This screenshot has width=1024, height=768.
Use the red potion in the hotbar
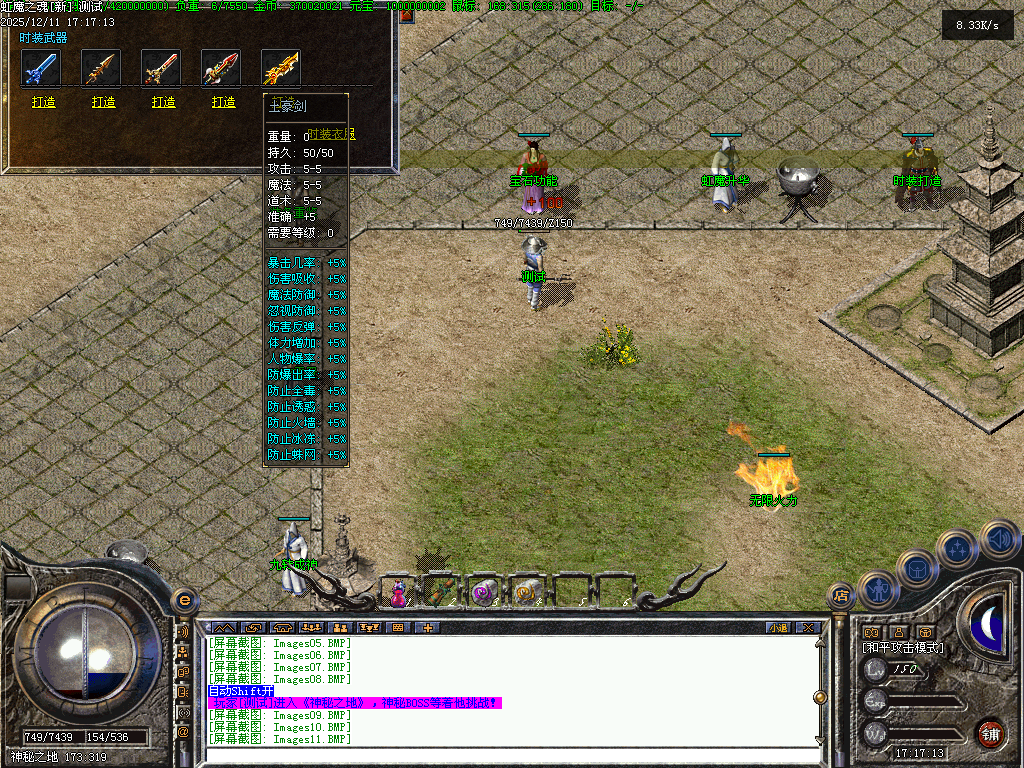(399, 593)
